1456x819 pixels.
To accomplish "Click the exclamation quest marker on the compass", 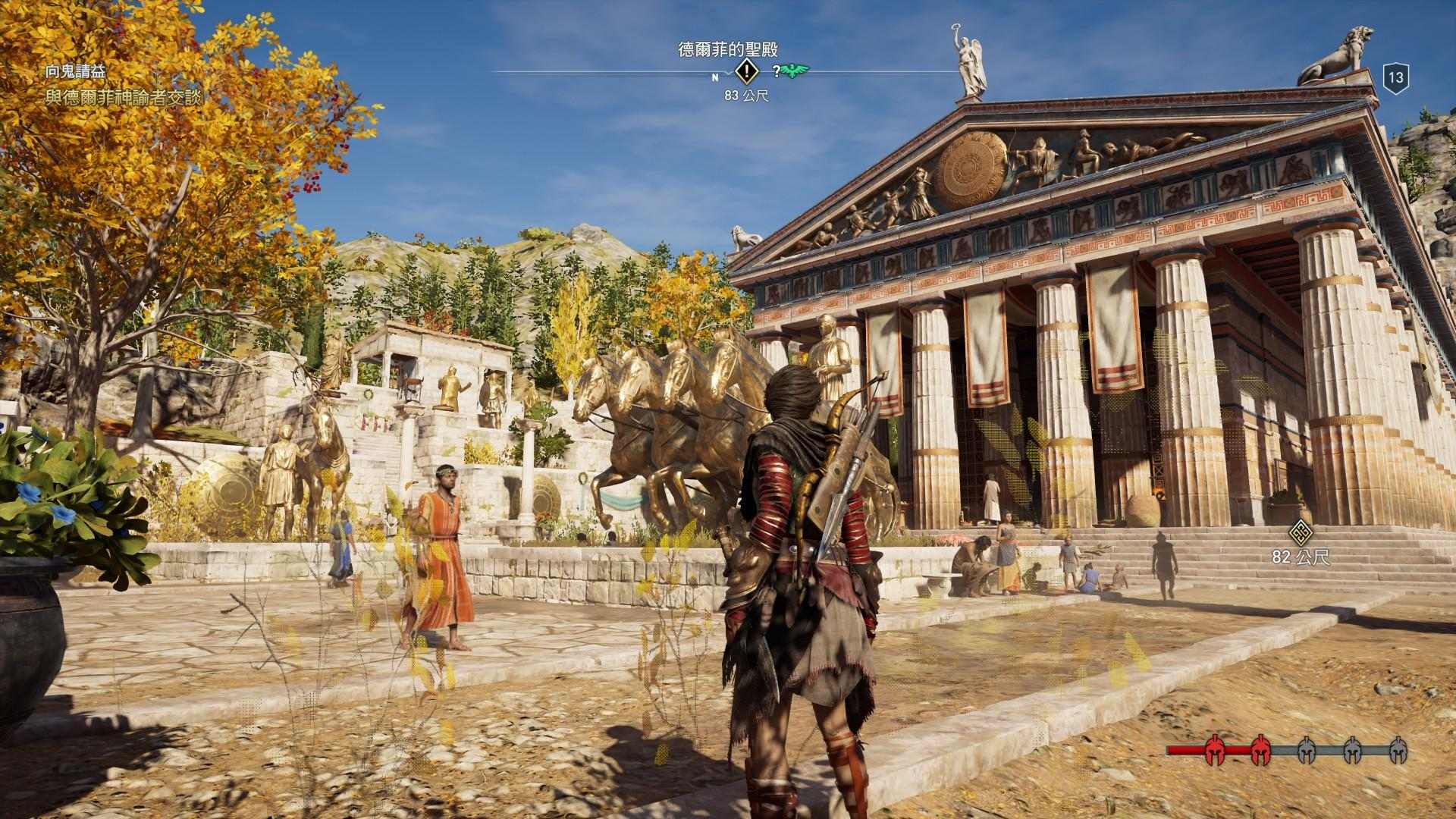I will [x=748, y=72].
